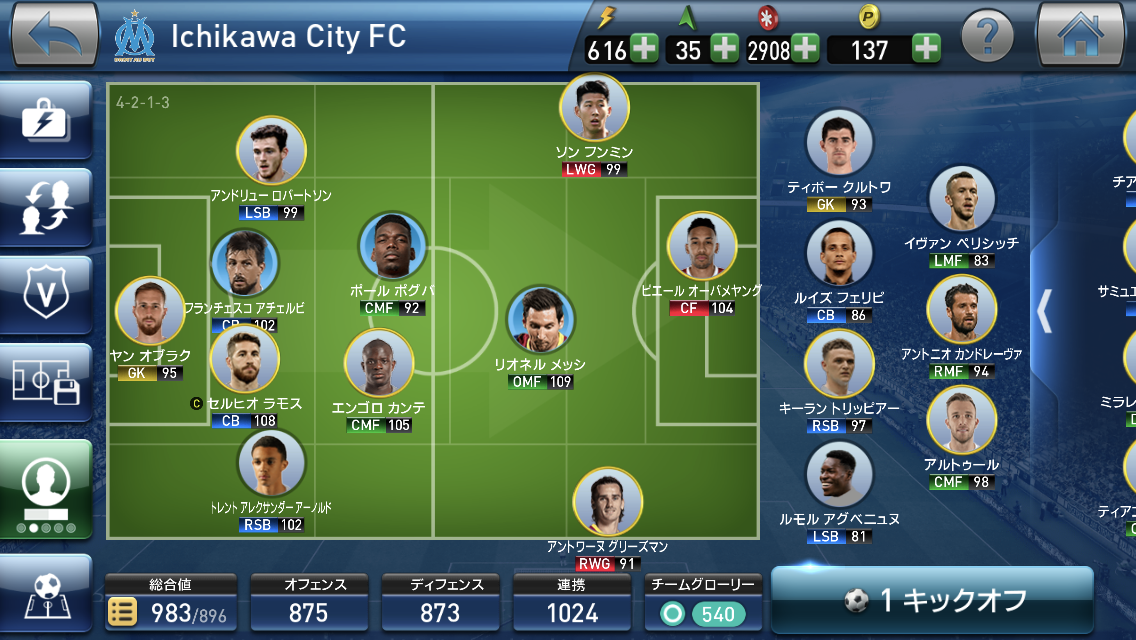Viewport: 1136px width, 640px height.
Task: Open the formation save side button
Action: [x=45, y=380]
